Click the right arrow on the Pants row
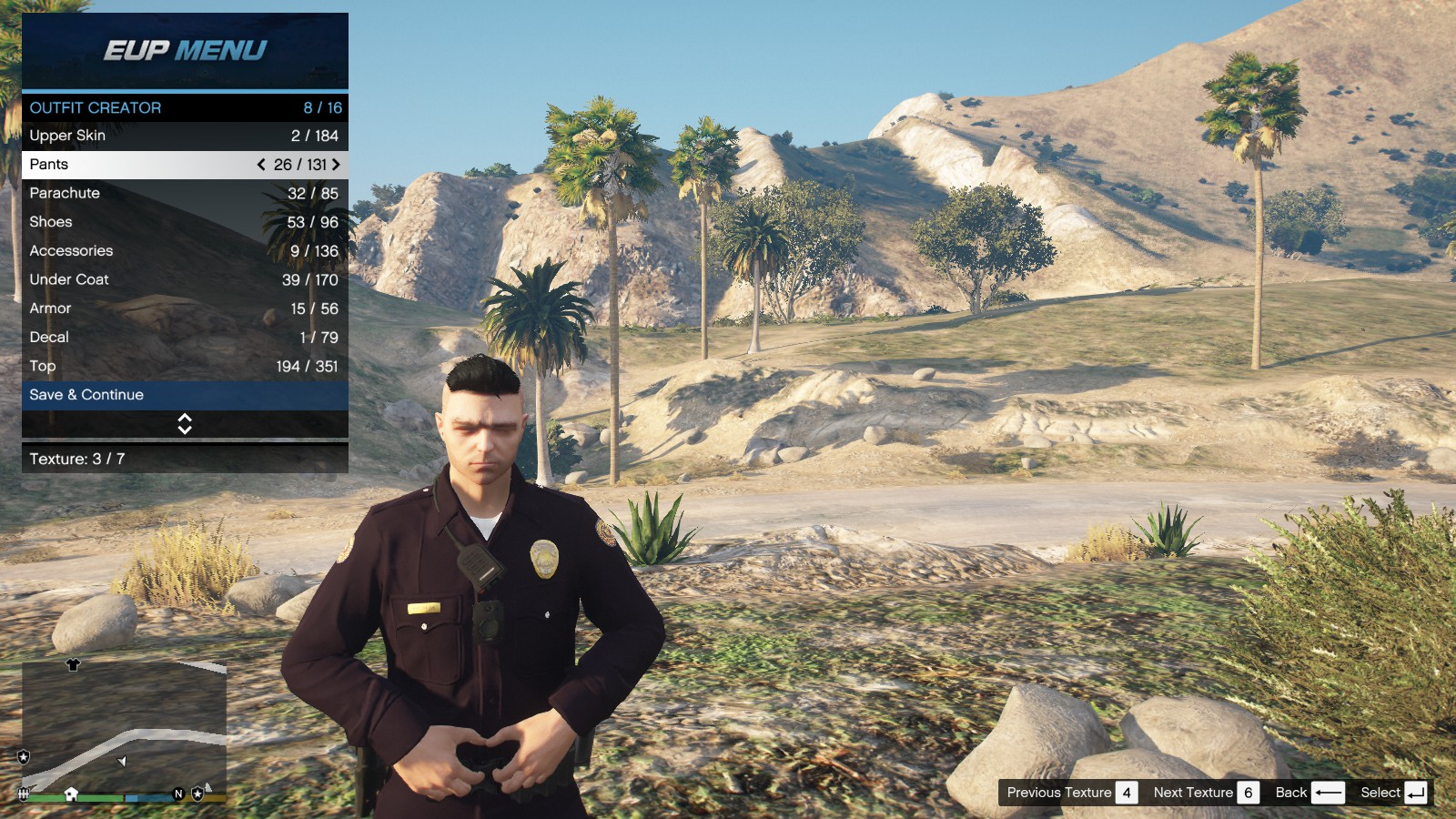1456x819 pixels. coord(336,165)
